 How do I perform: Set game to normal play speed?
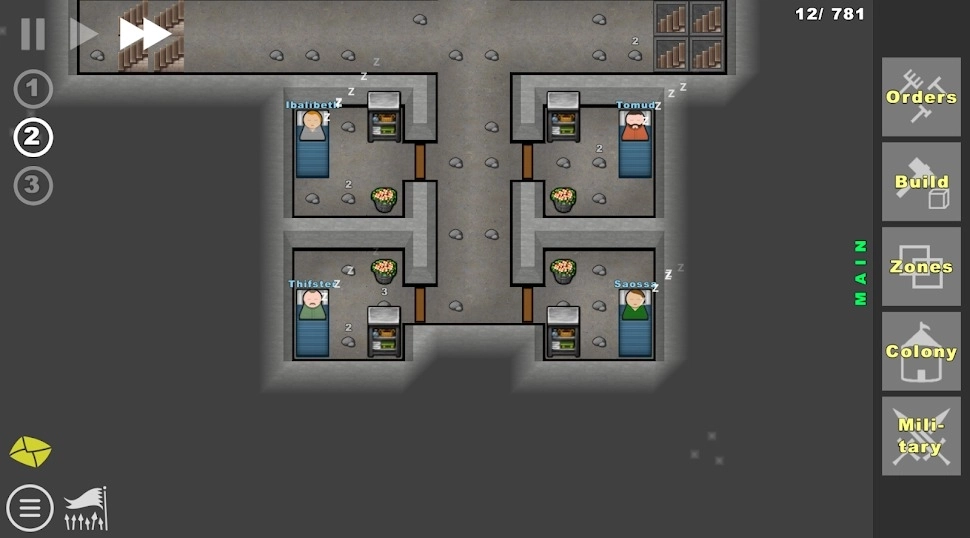pyautogui.click(x=82, y=34)
